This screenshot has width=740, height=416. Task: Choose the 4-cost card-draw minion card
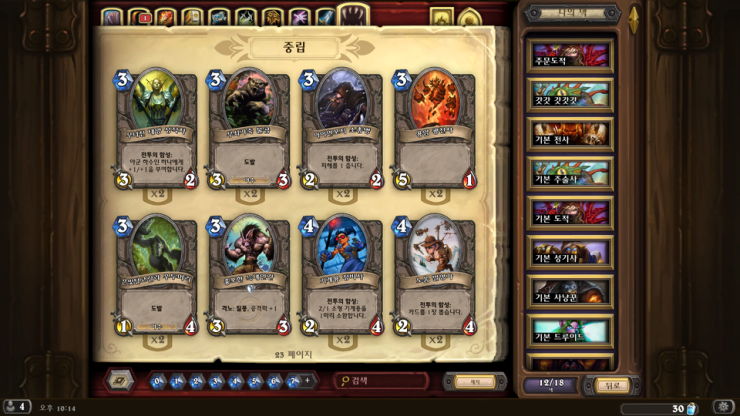point(434,275)
